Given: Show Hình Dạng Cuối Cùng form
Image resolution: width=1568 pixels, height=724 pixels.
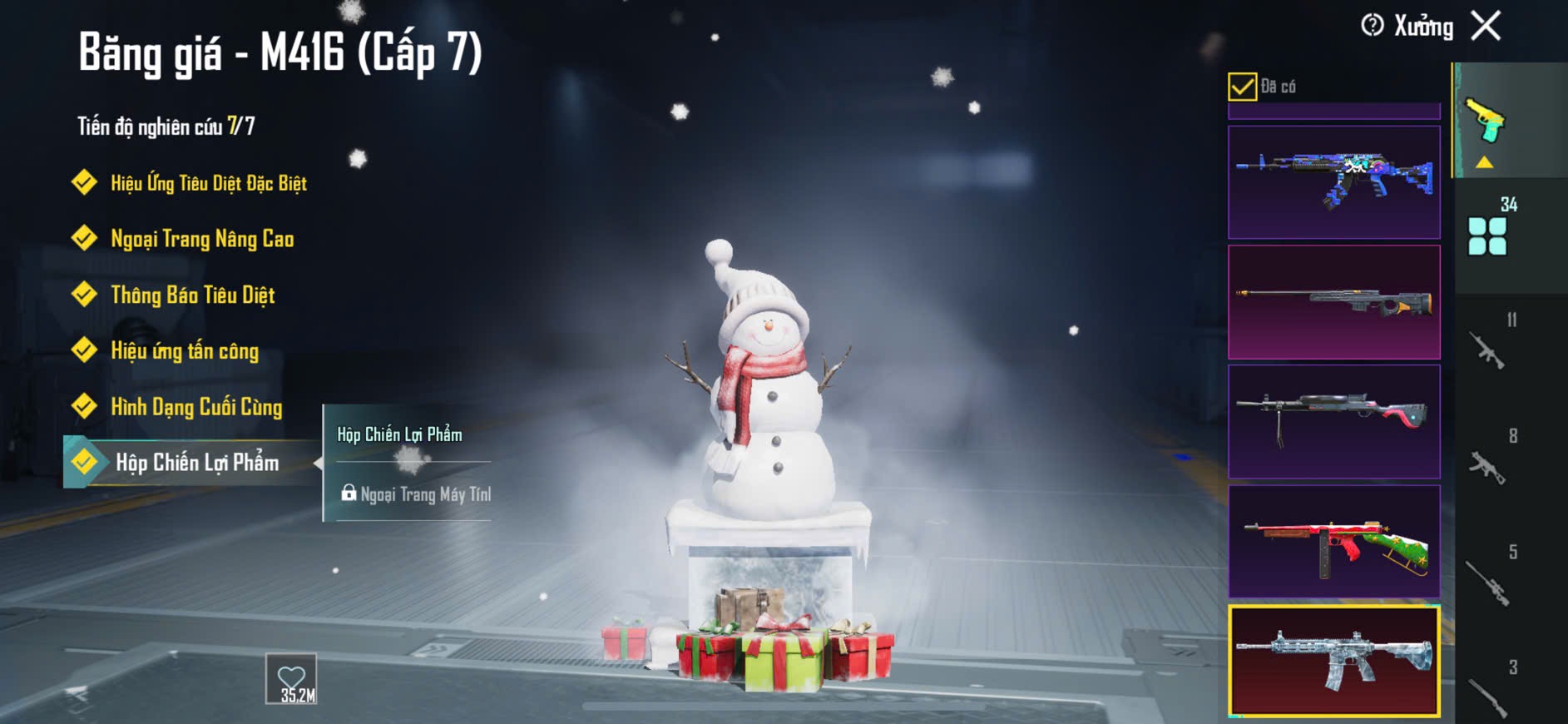Looking at the screenshot, I should click(196, 407).
